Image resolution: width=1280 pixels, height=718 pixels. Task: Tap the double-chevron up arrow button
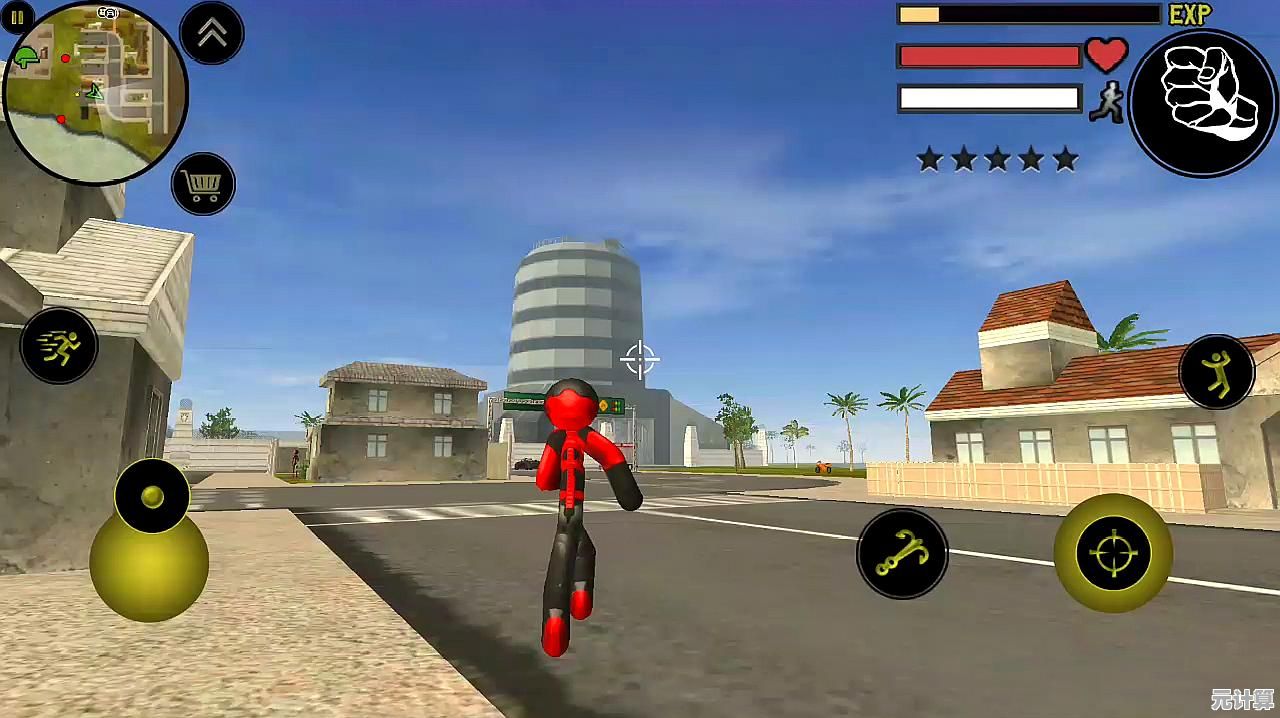tap(212, 33)
